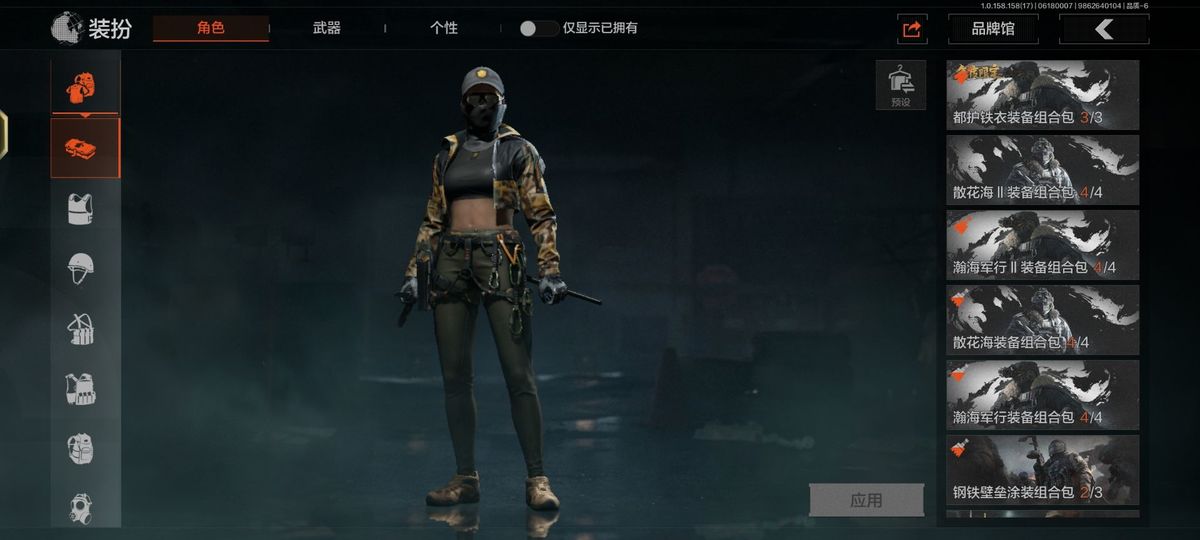Select the 都护铁衣装备组合包 bundle
The width and height of the screenshot is (1200, 540).
(1042, 95)
